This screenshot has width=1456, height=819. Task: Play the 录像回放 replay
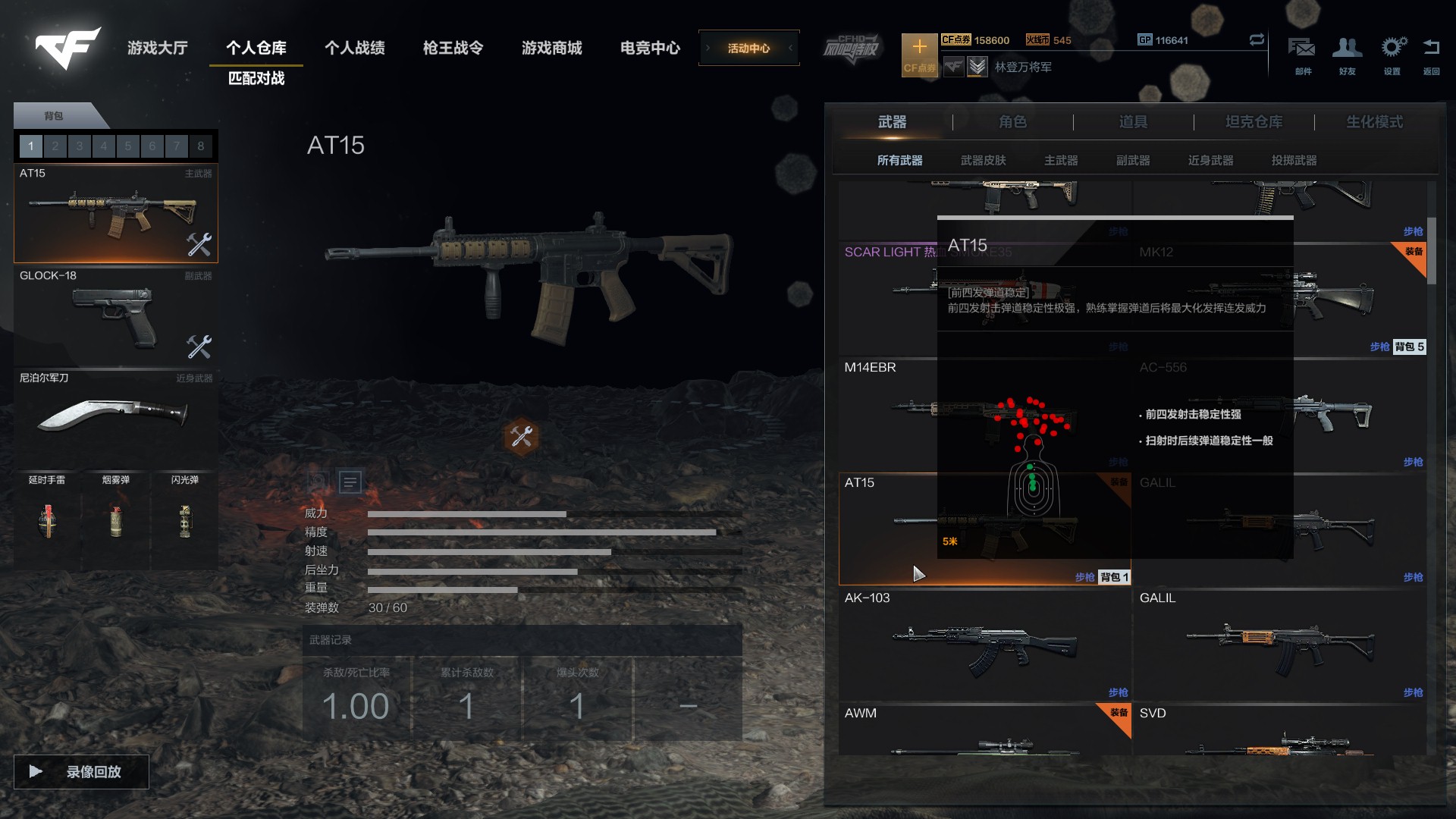pos(81,771)
